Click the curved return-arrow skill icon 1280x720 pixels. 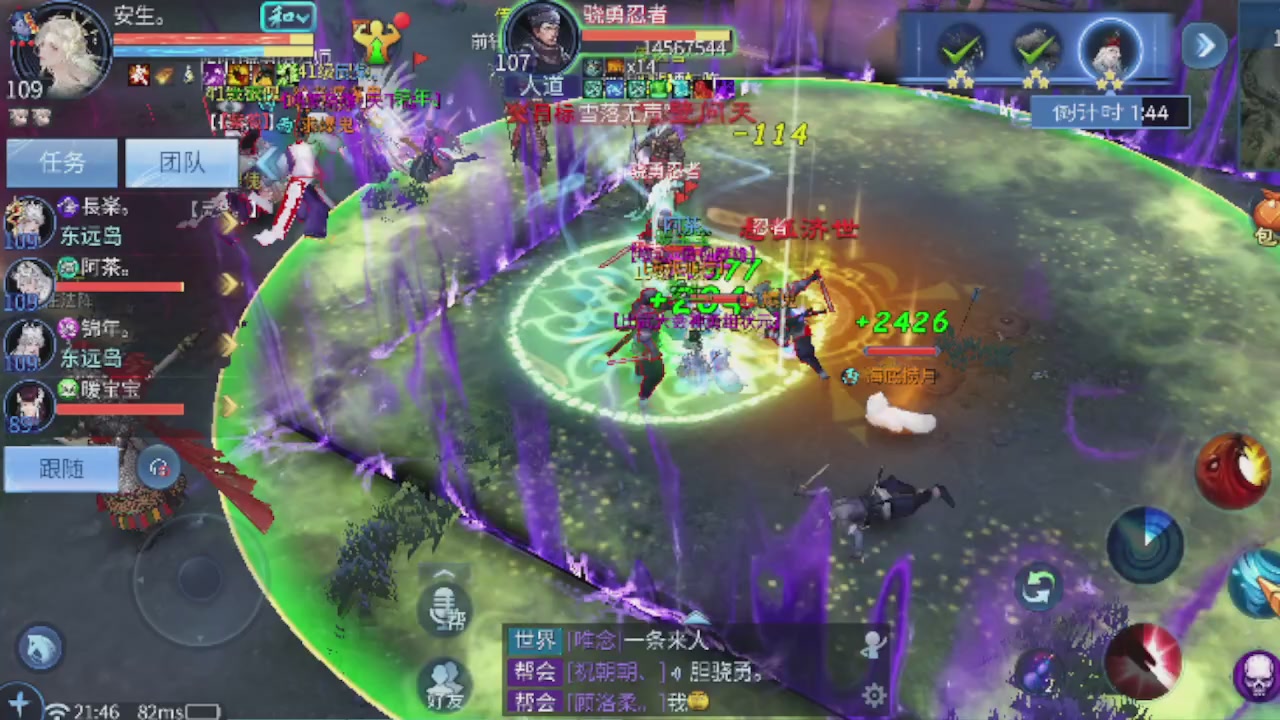pos(1037,587)
